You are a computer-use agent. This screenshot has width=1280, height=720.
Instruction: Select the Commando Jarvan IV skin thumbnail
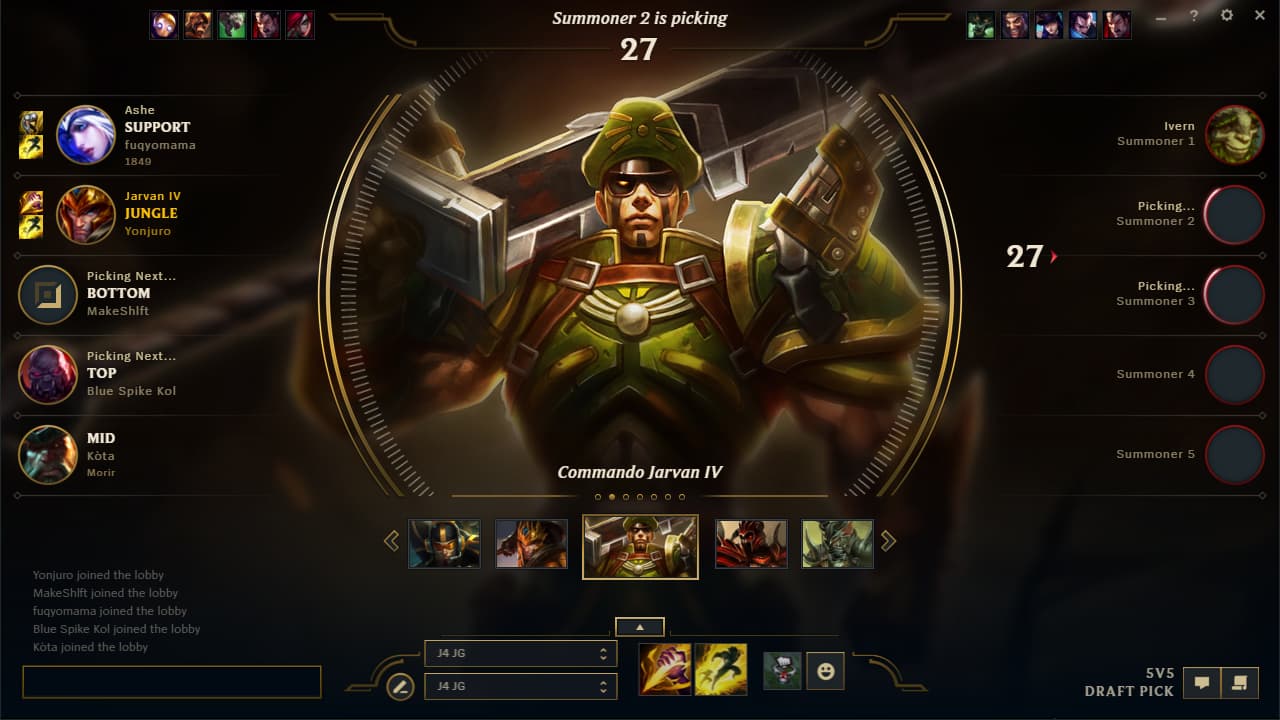(639, 543)
